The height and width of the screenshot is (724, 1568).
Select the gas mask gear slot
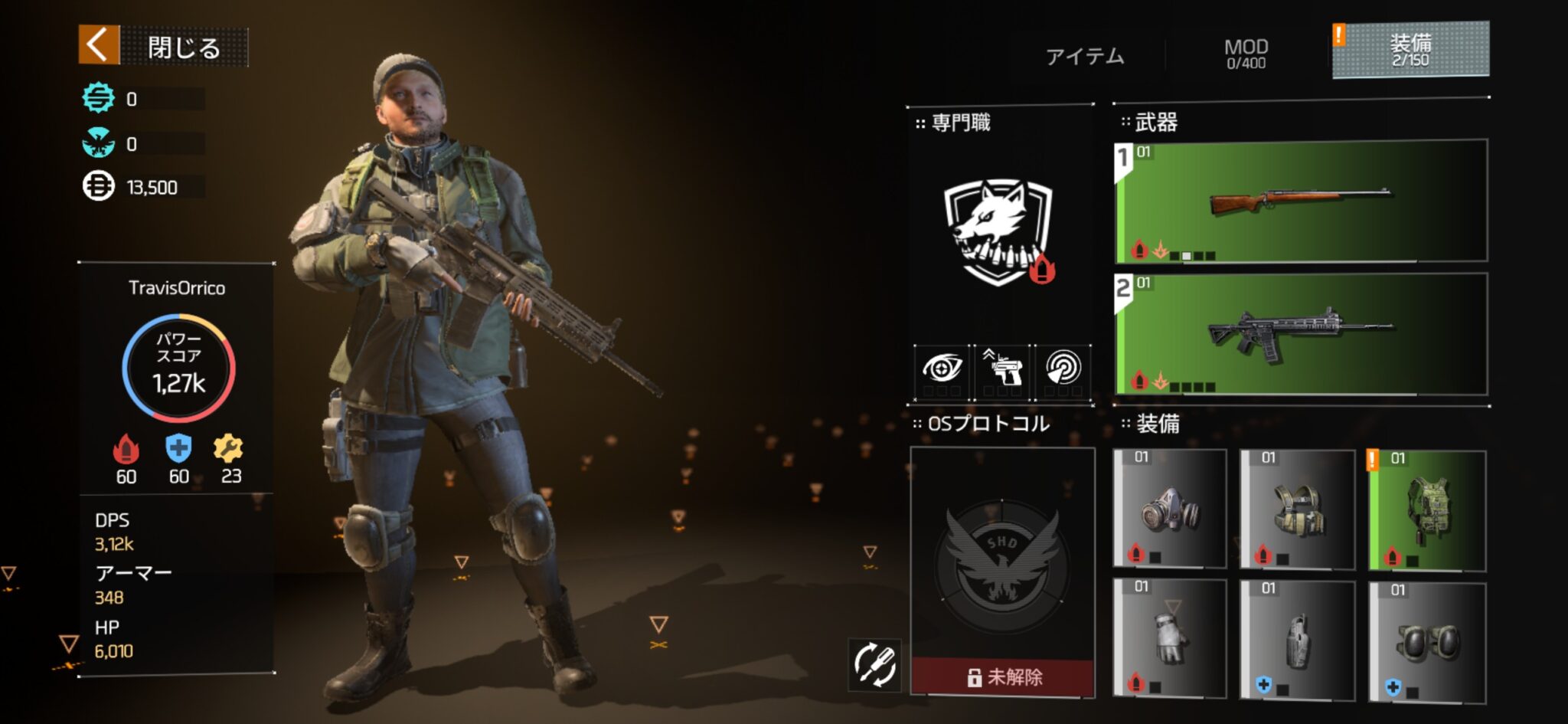click(1169, 509)
